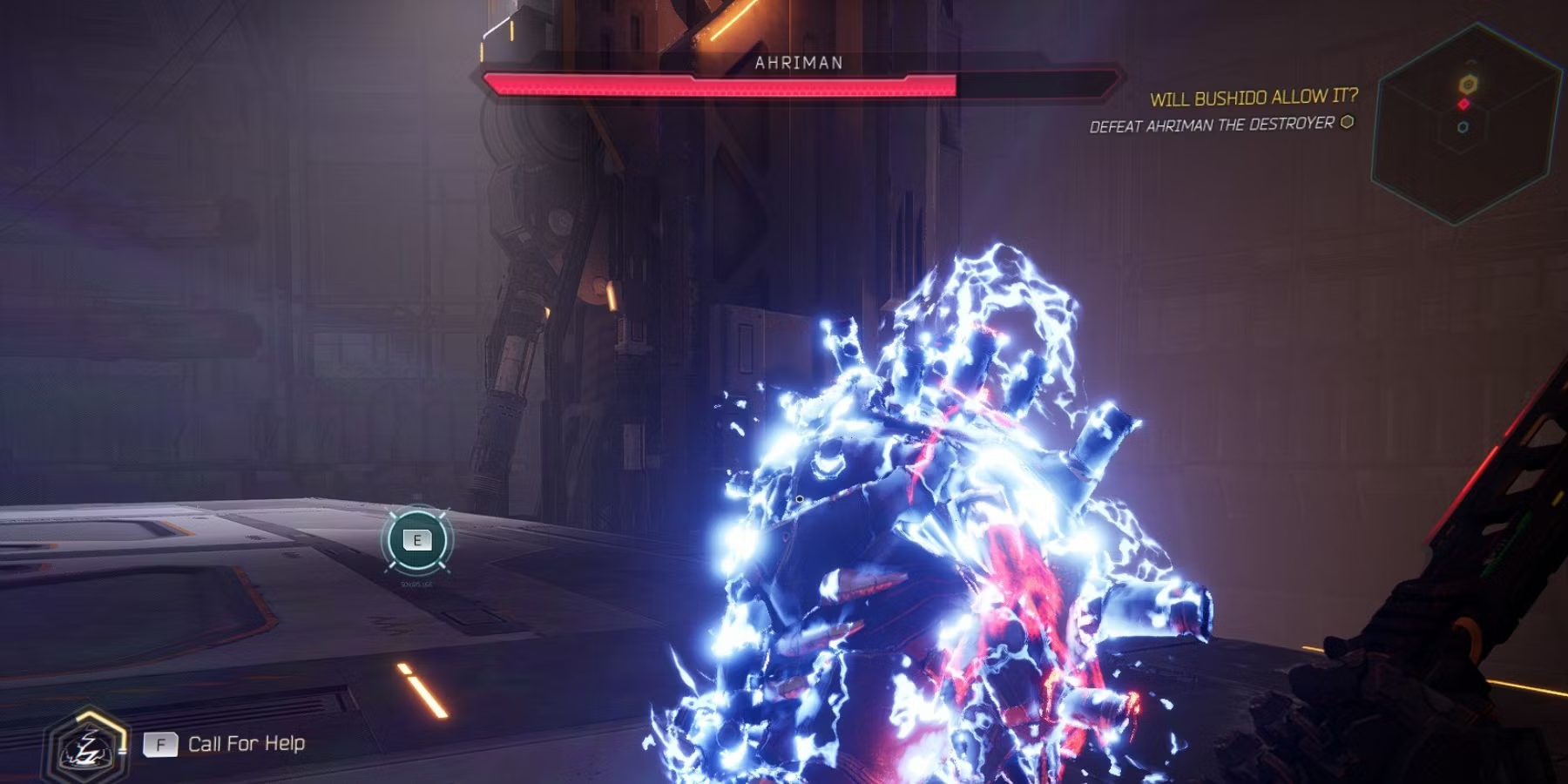
Task: Select the yellow hexagon marker on the minimap
Action: click(x=1468, y=84)
